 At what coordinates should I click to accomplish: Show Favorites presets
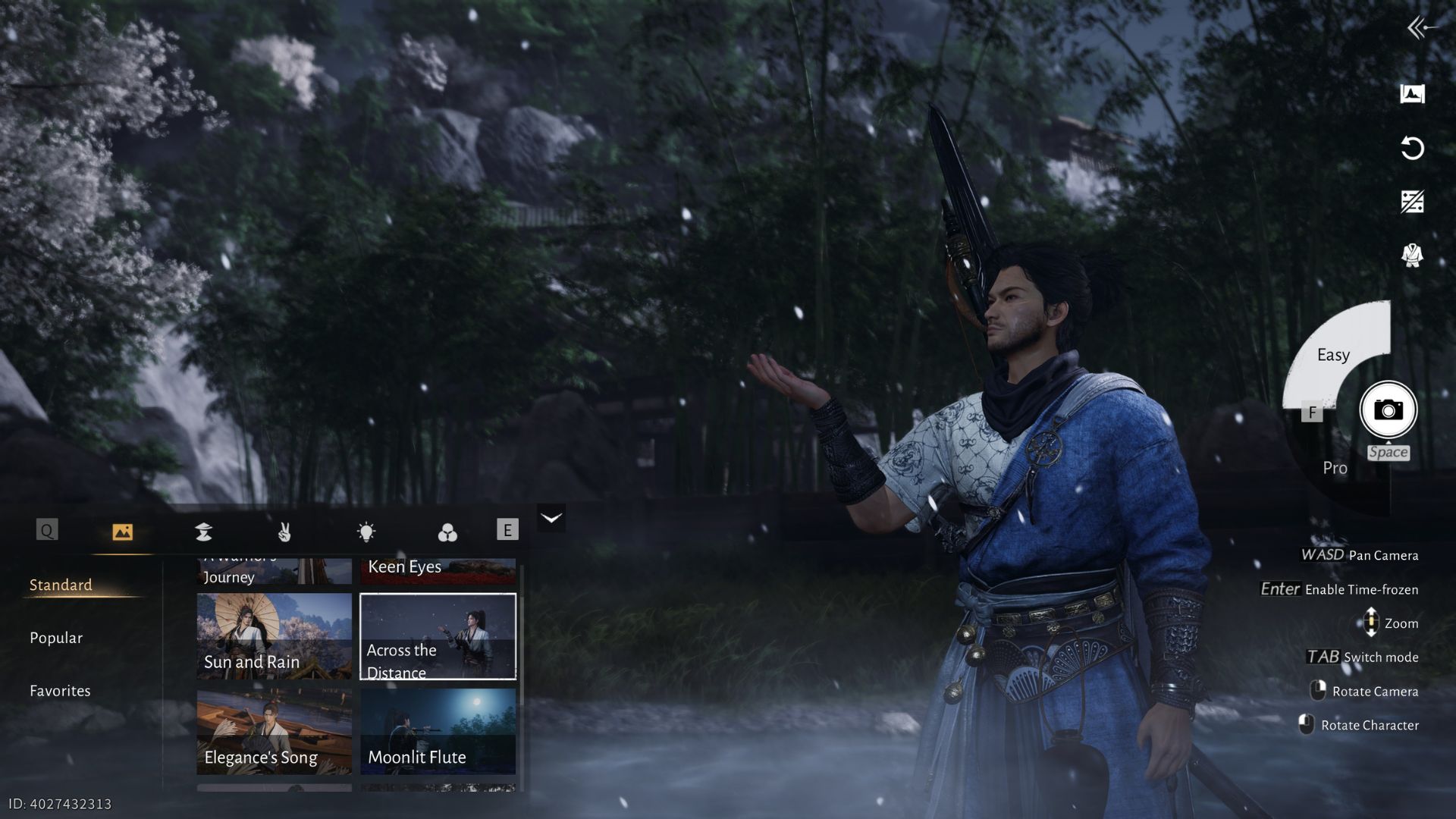(60, 691)
